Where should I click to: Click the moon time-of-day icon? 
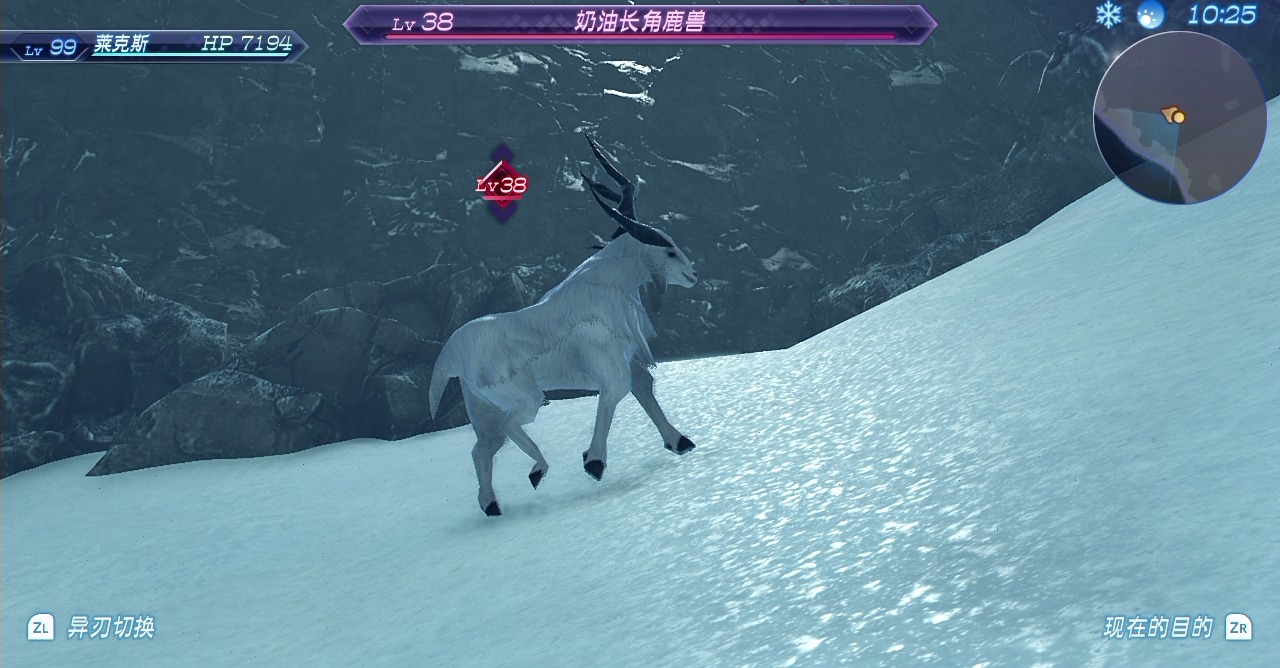coord(1151,15)
